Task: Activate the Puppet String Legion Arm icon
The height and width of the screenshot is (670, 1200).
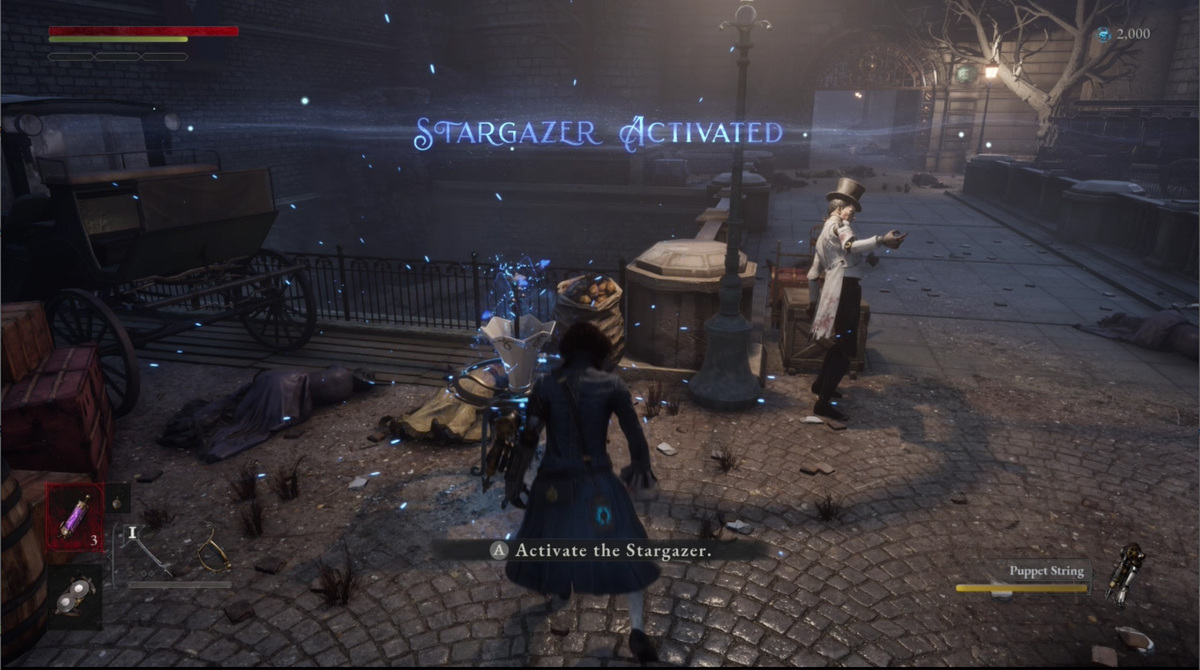Action: click(1125, 572)
